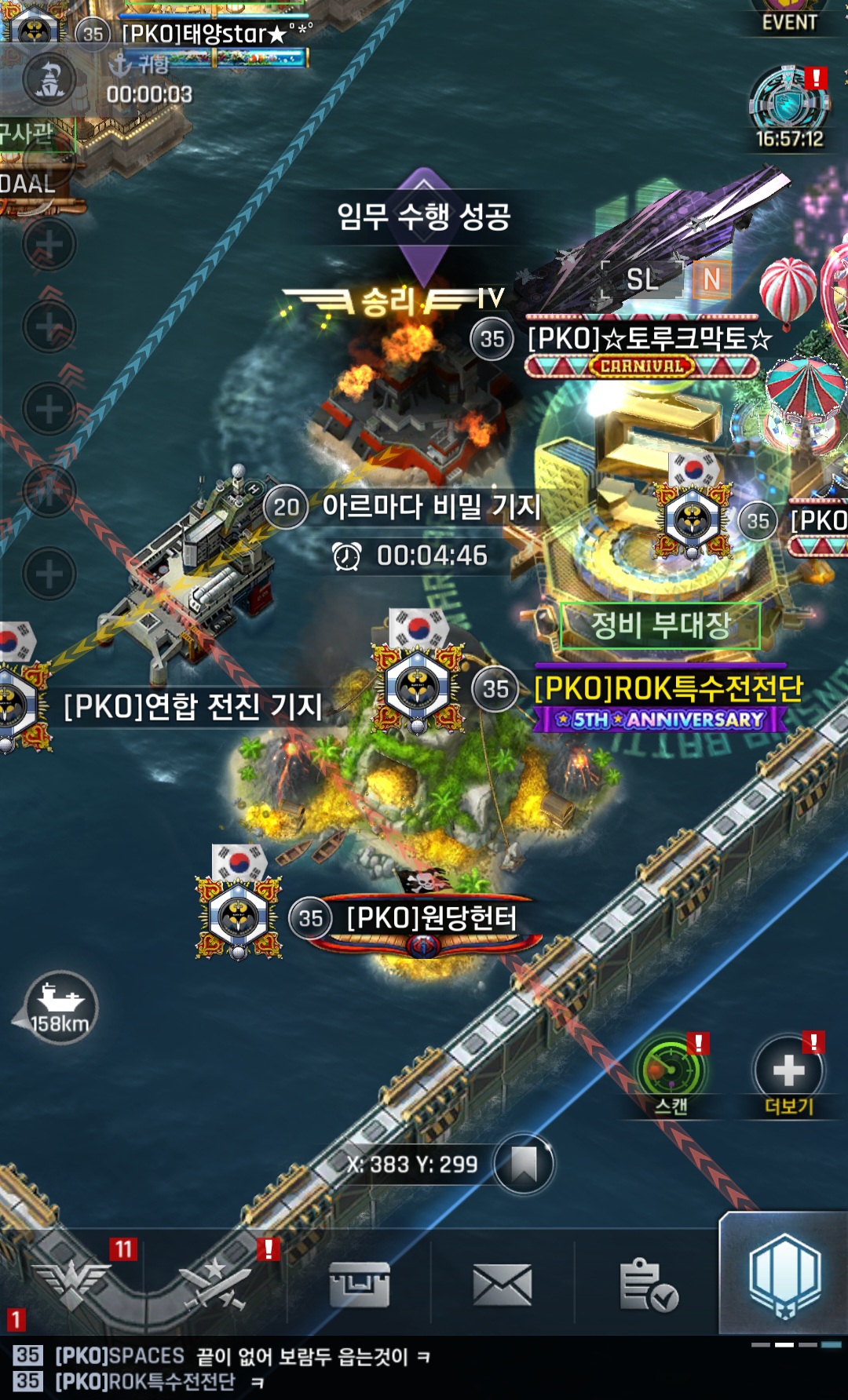Viewport: 848px width, 1400px height.
Task: Select the [PKO]원당헌터 base nameplate
Action: click(431, 918)
